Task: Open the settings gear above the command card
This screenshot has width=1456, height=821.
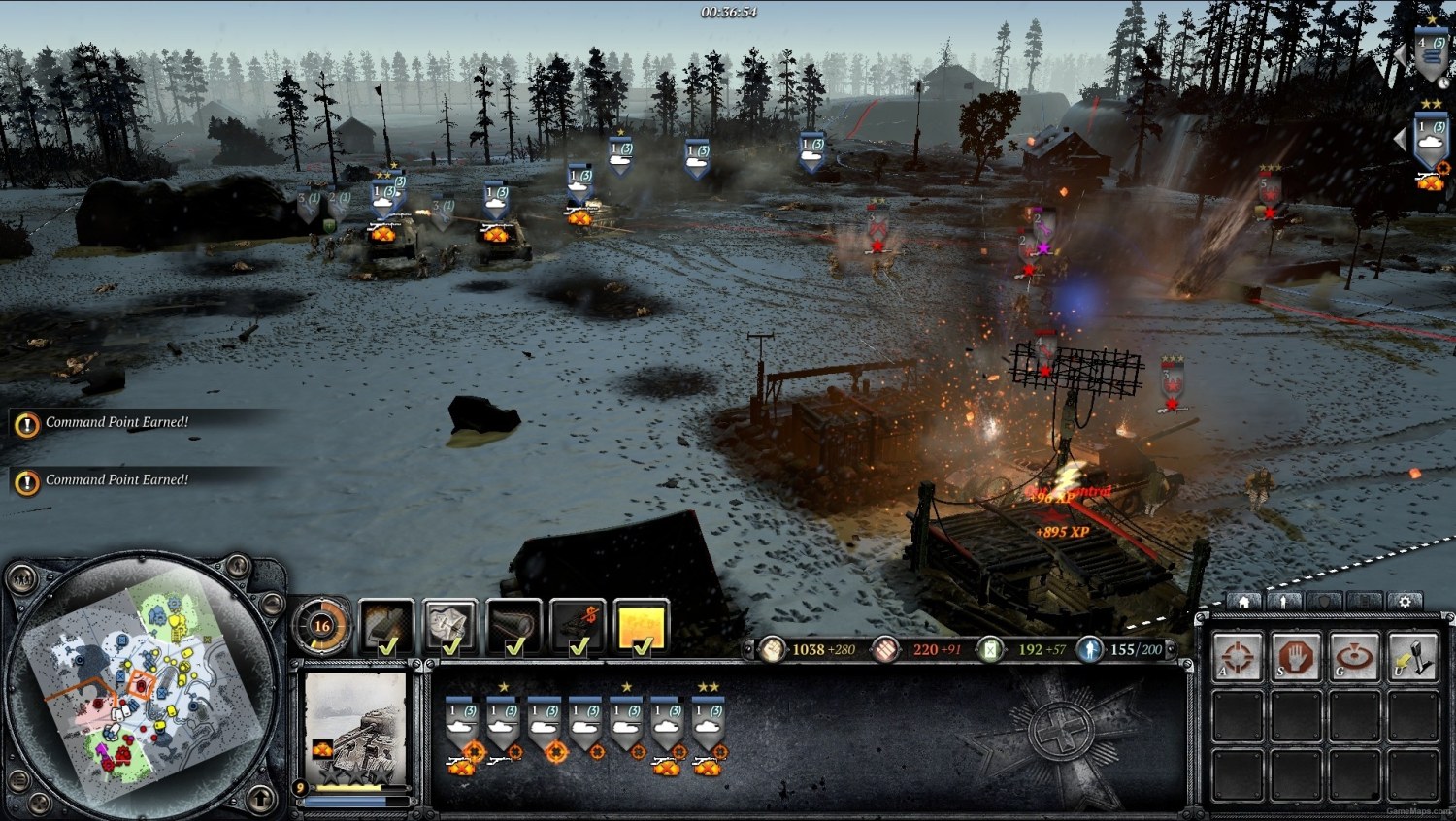Action: click(x=1405, y=602)
